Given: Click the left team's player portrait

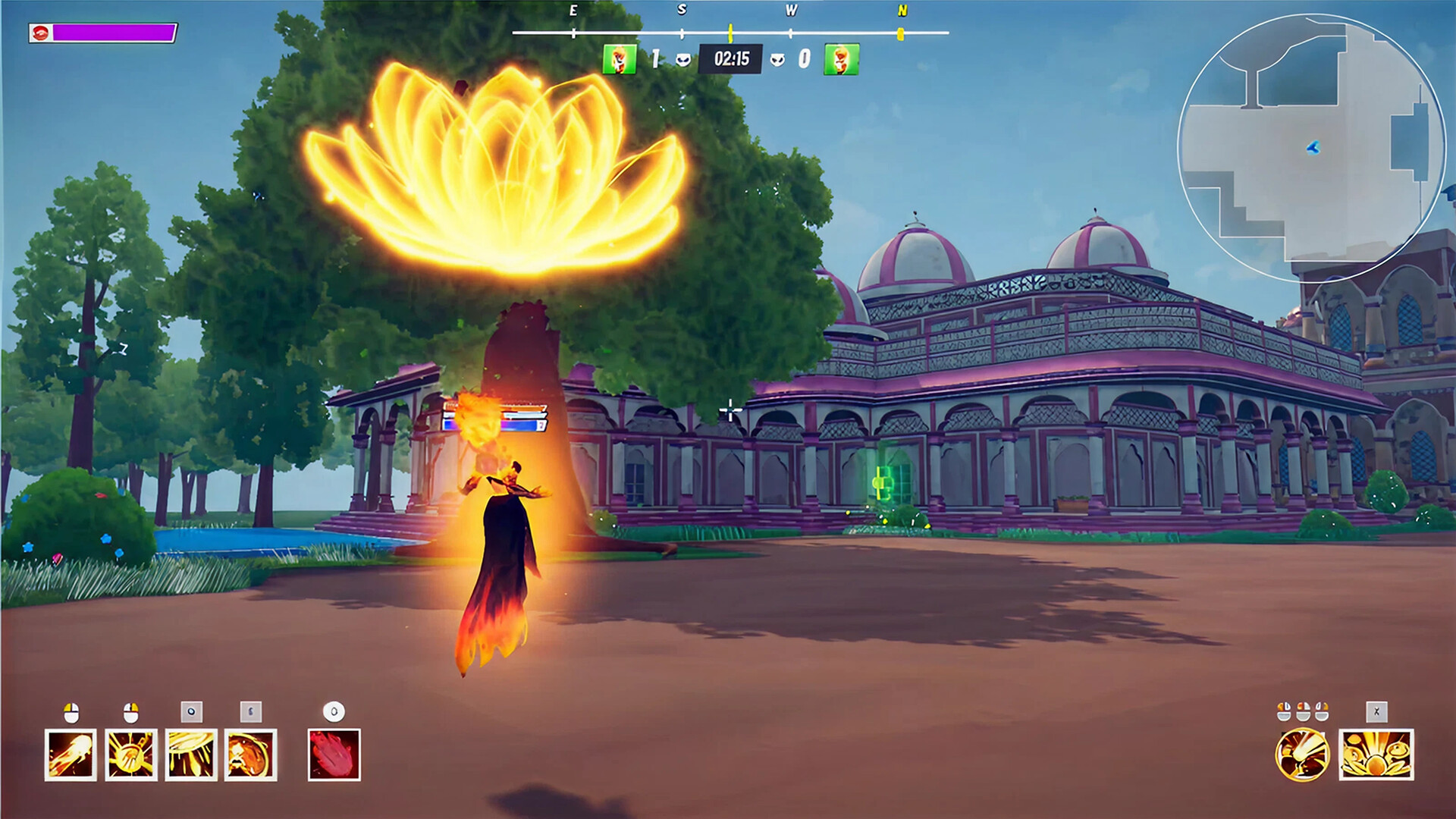Looking at the screenshot, I should (x=619, y=59).
